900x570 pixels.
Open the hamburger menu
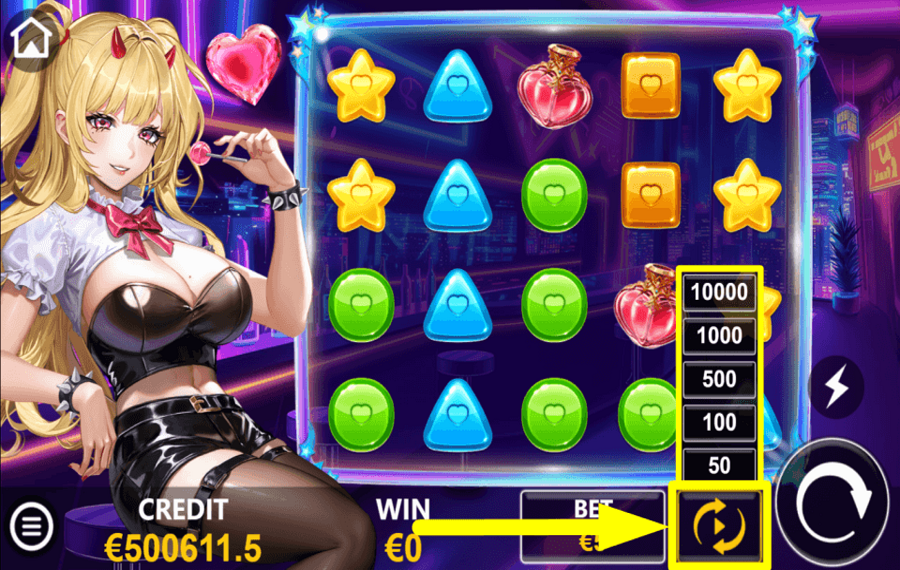(x=31, y=523)
